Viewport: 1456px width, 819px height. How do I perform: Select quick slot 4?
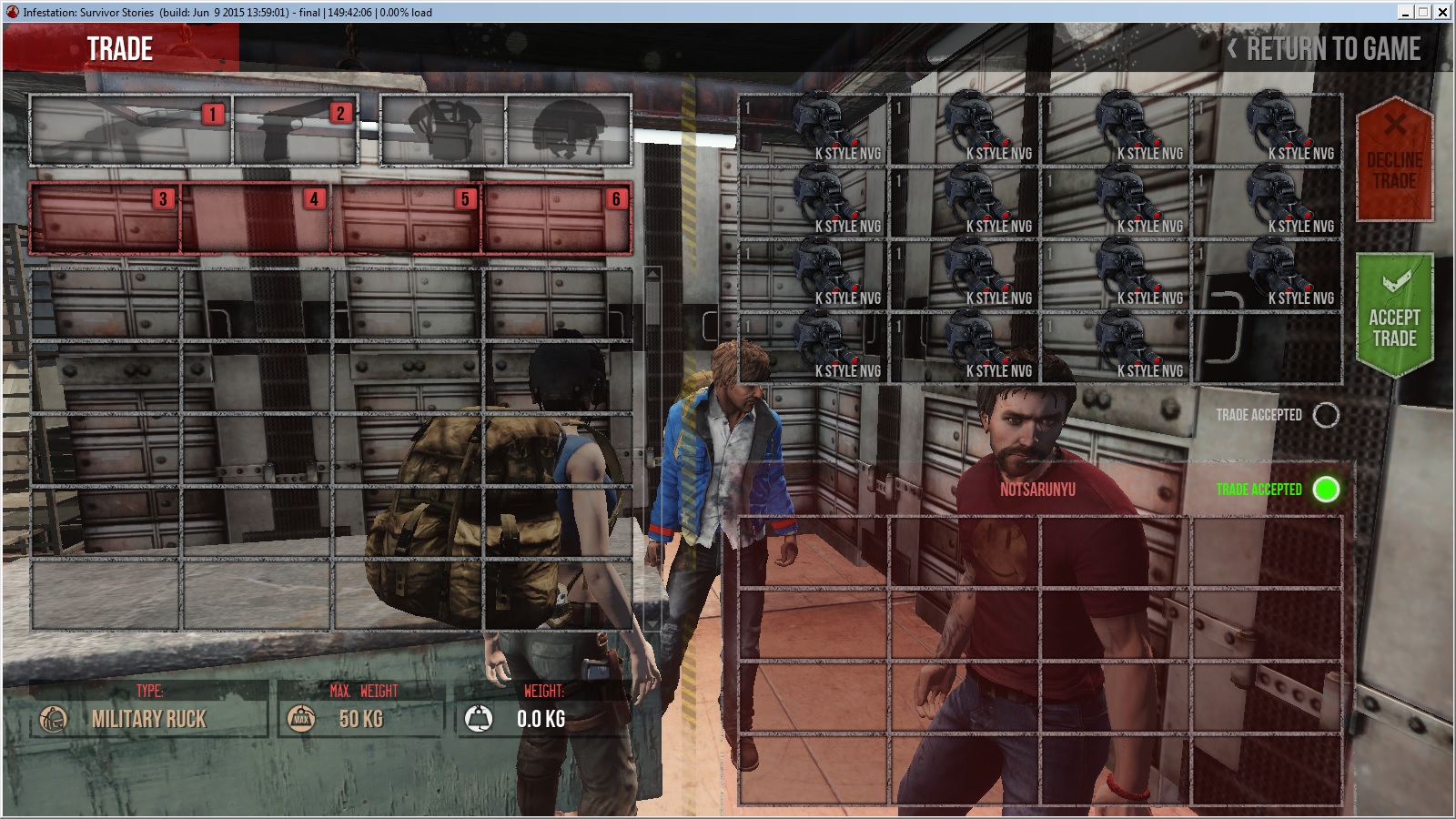click(x=257, y=218)
